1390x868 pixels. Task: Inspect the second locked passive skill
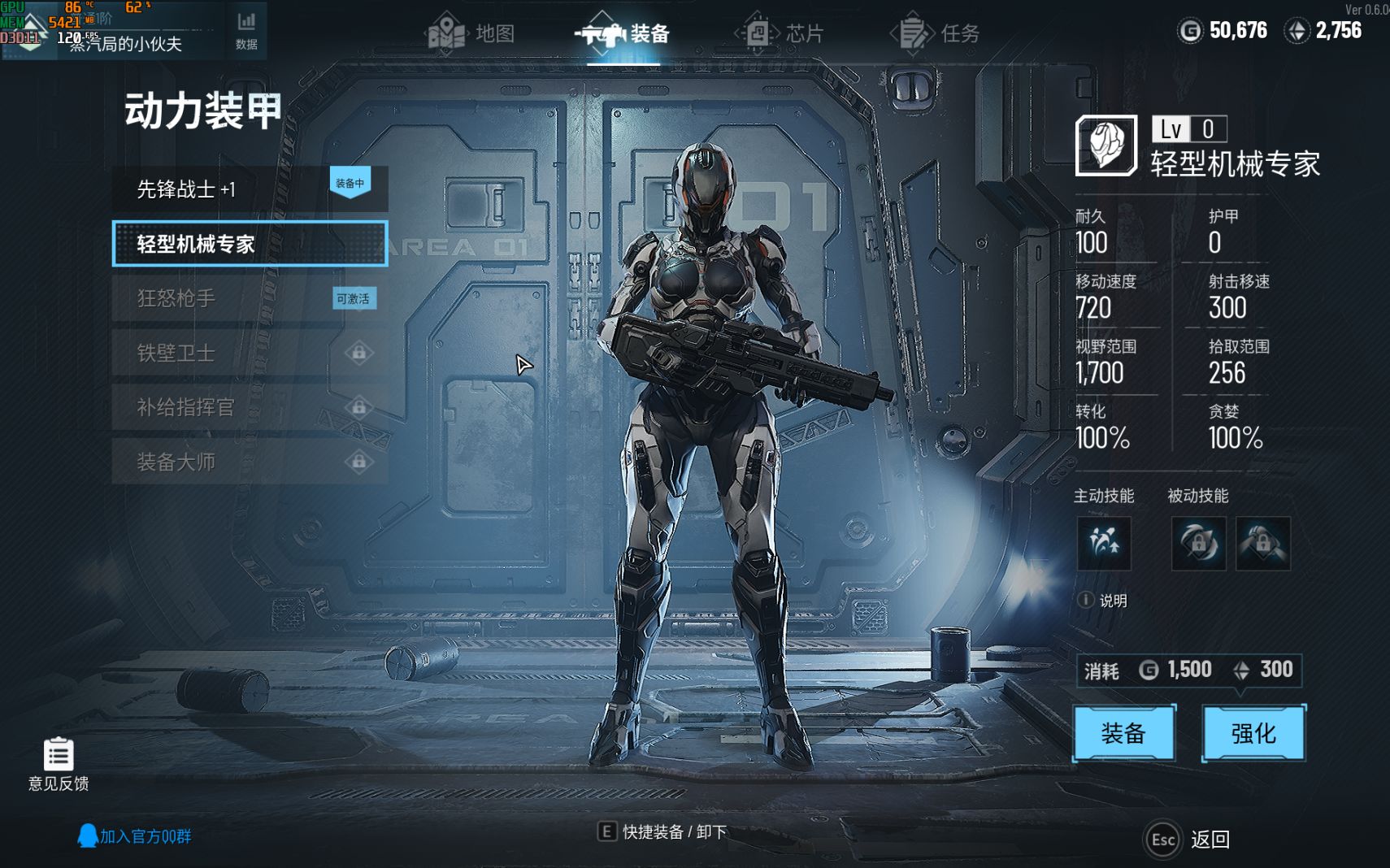[x=1262, y=543]
